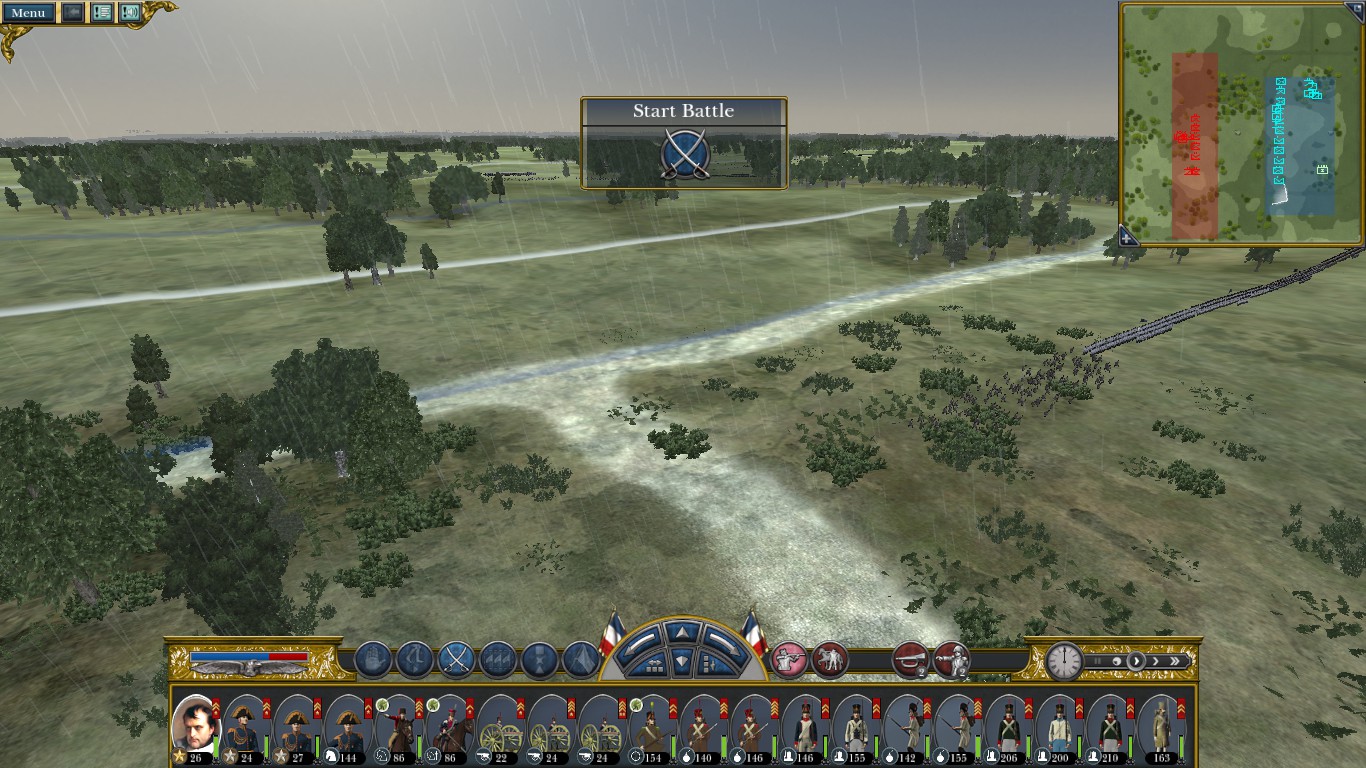Set battle speed to fastest double-arrow

click(1178, 661)
